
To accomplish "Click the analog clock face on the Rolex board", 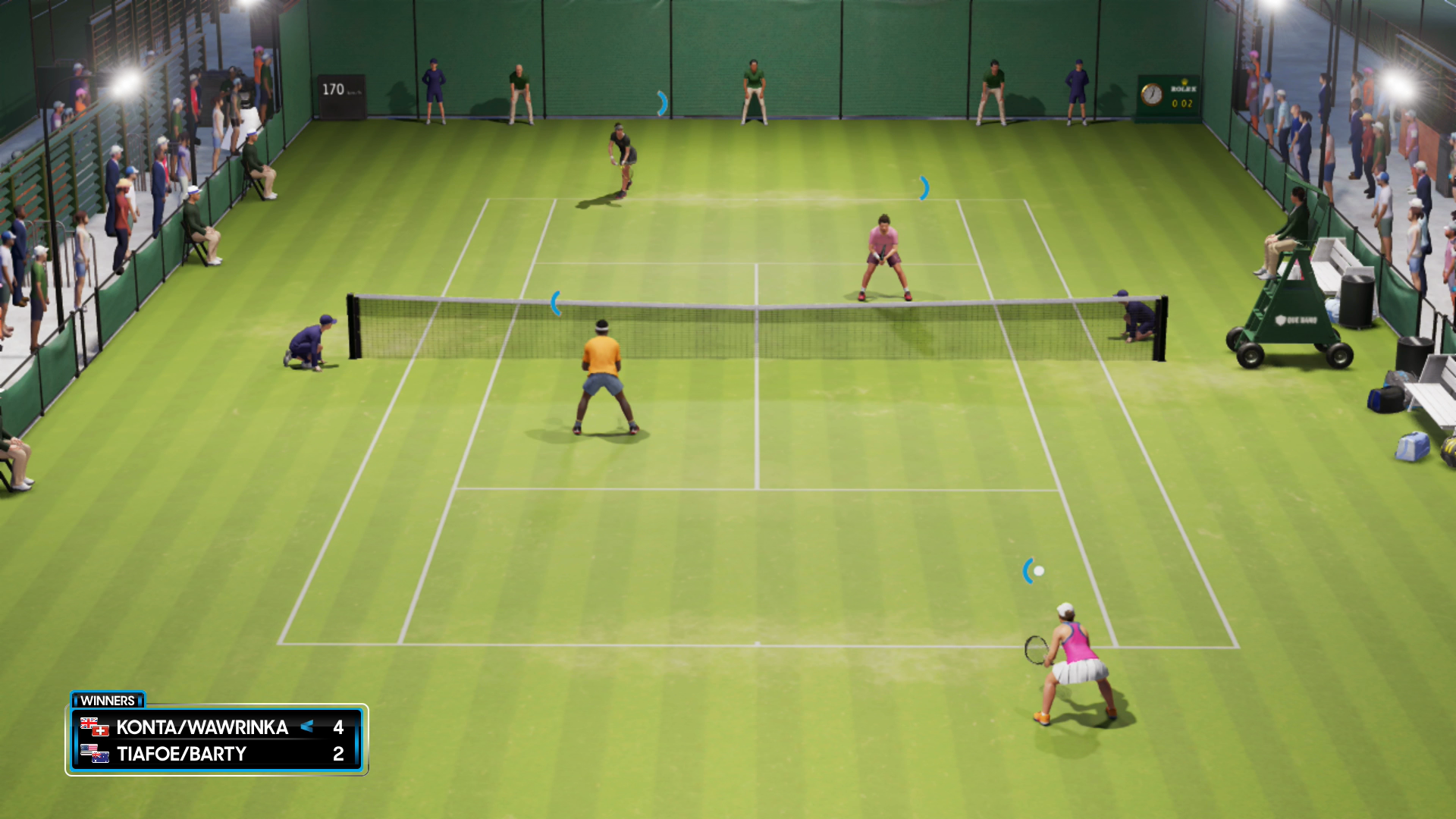I will 1153,96.
